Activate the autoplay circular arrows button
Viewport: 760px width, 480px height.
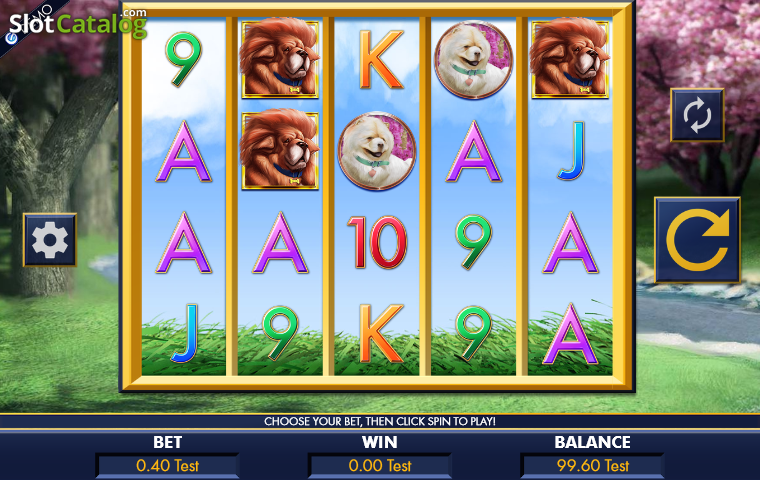pos(696,115)
